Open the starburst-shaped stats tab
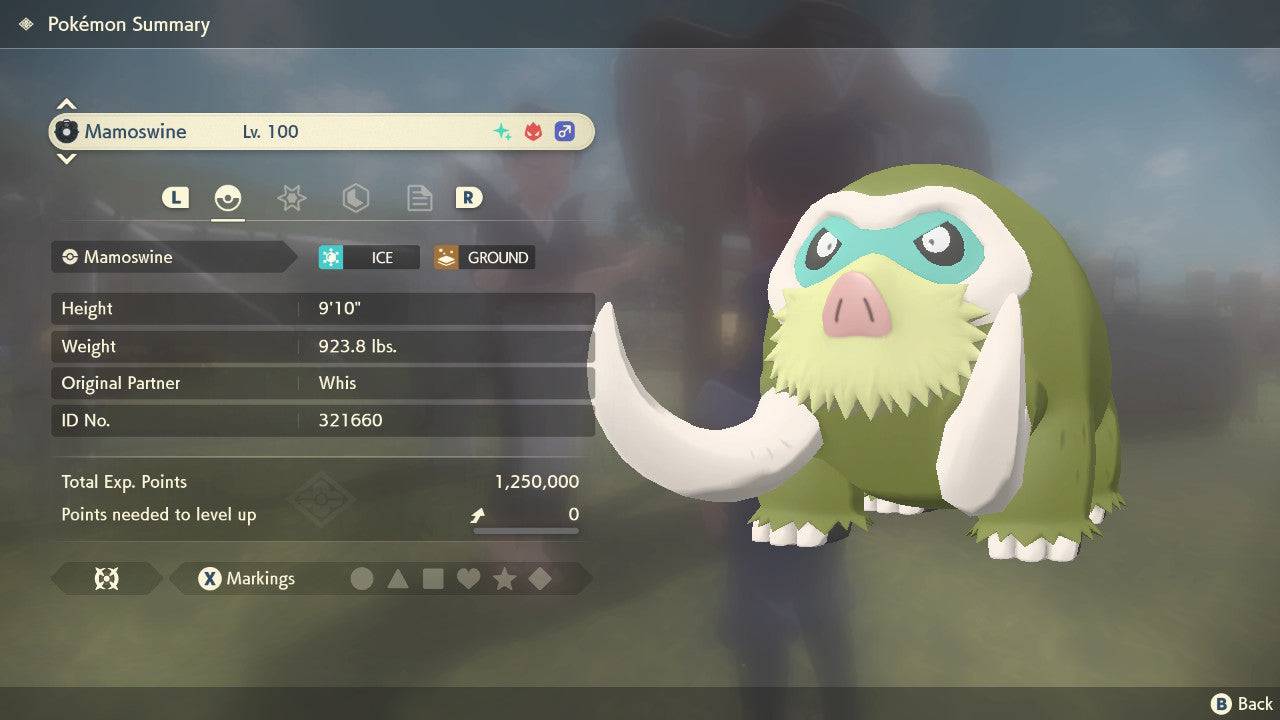Viewport: 1280px width, 720px height. tap(291, 198)
